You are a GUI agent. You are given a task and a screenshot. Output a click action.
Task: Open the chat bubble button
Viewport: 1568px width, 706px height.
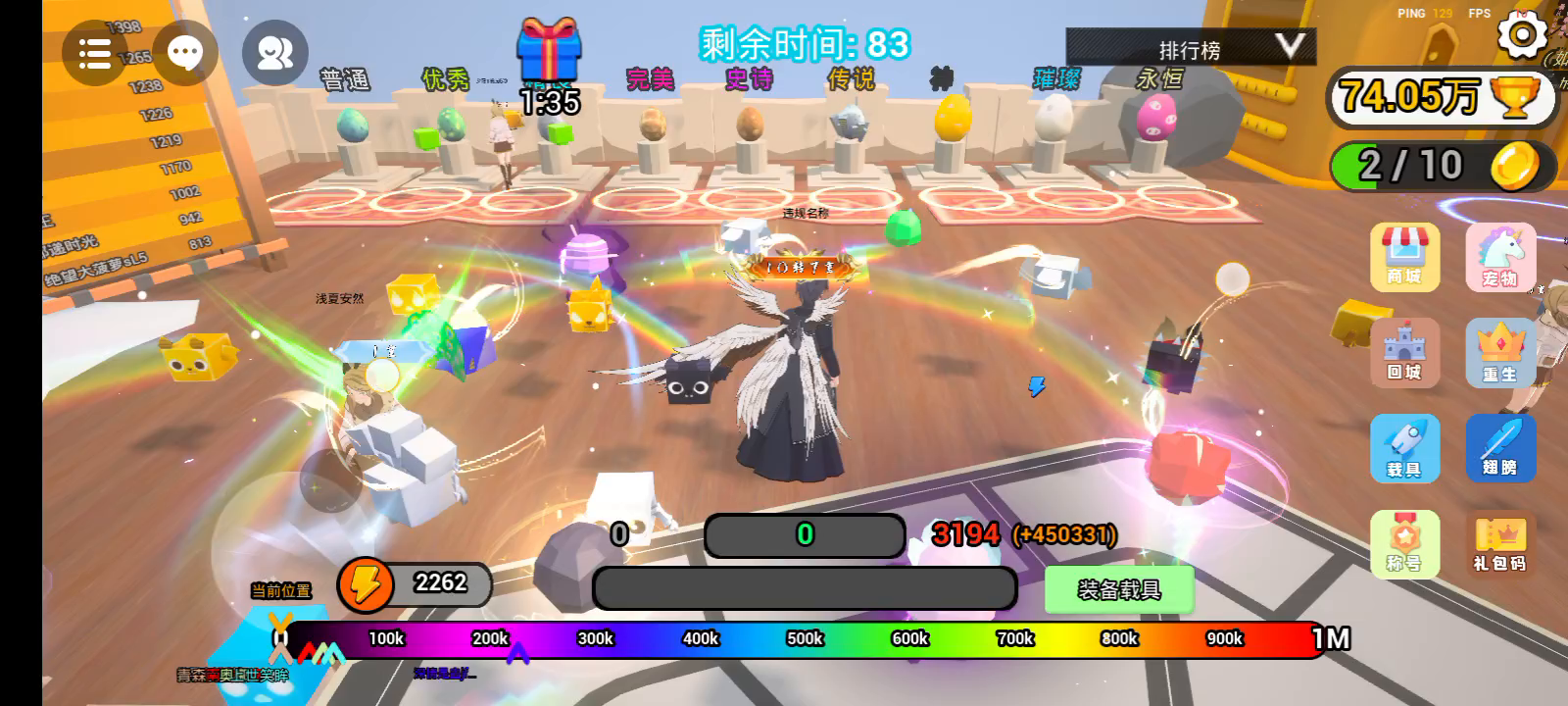[x=185, y=53]
